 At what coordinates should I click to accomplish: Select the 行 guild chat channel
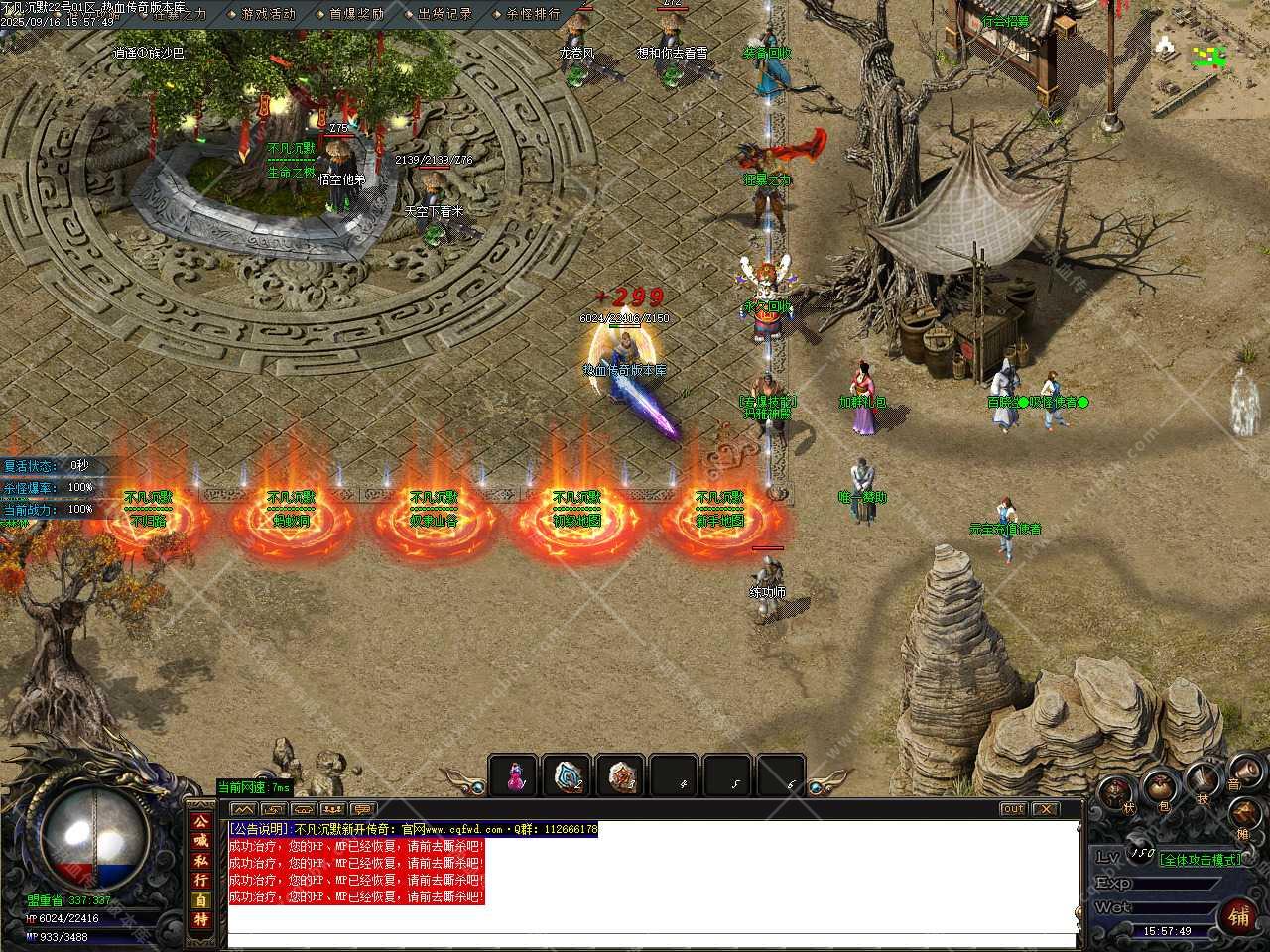201,881
